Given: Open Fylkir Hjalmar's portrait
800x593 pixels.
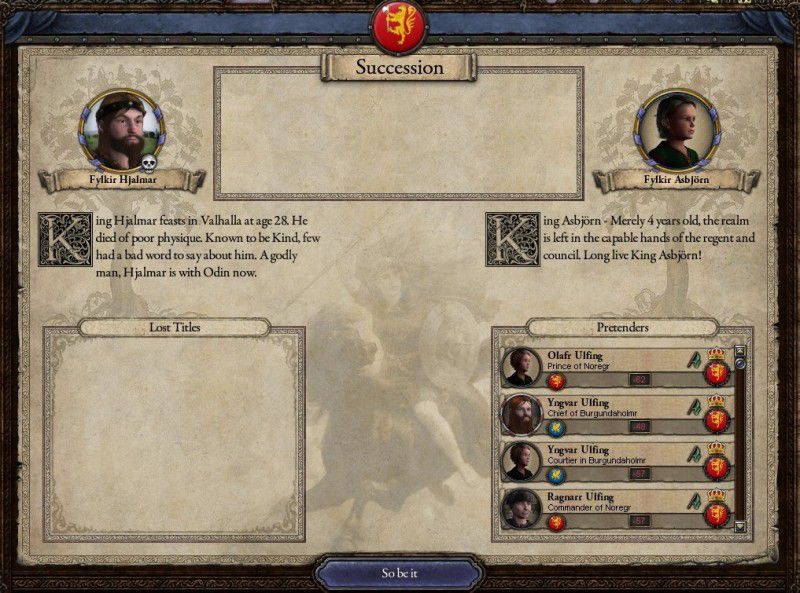Looking at the screenshot, I should pyautogui.click(x=122, y=132).
